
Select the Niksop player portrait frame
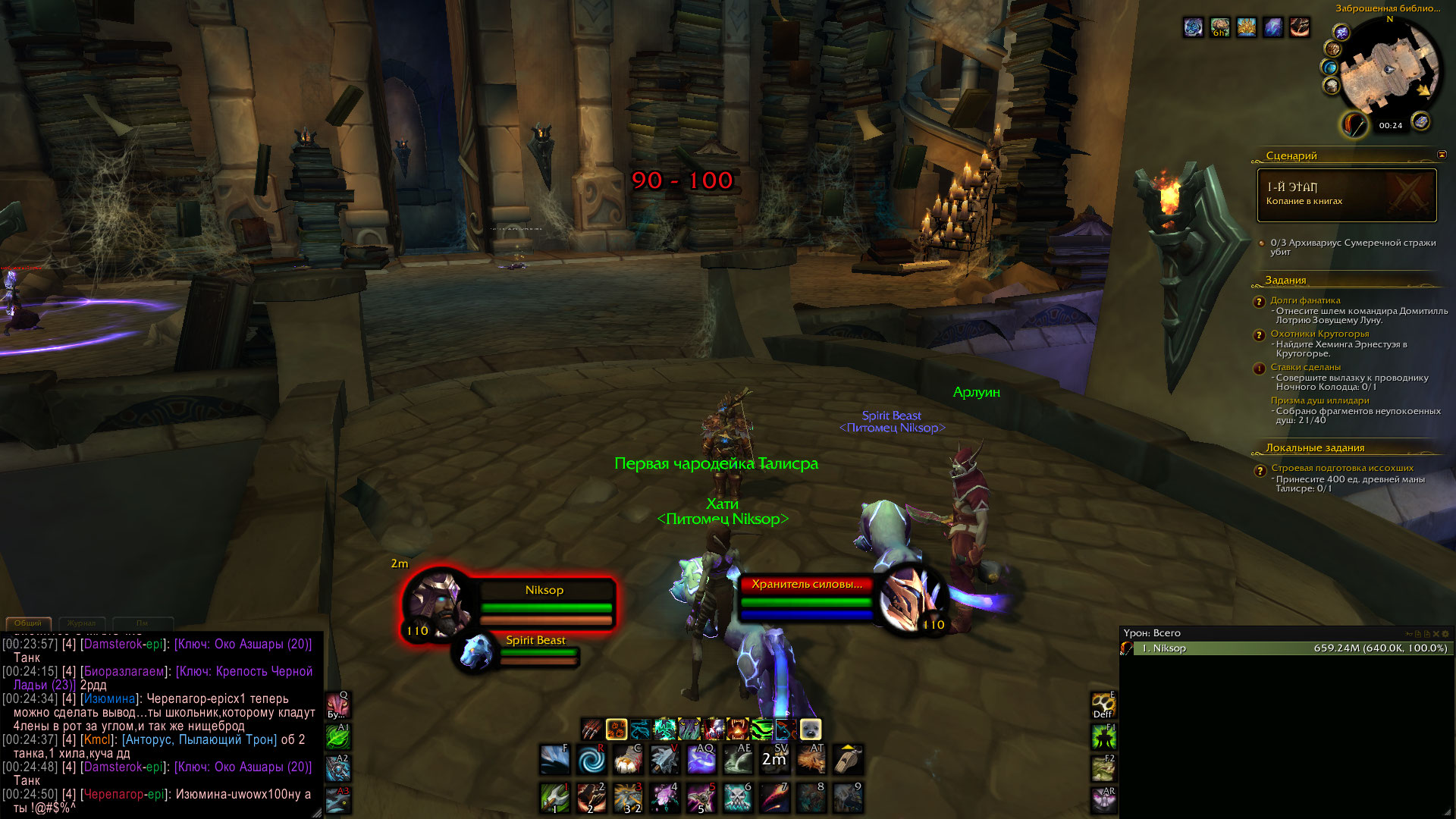[436, 601]
